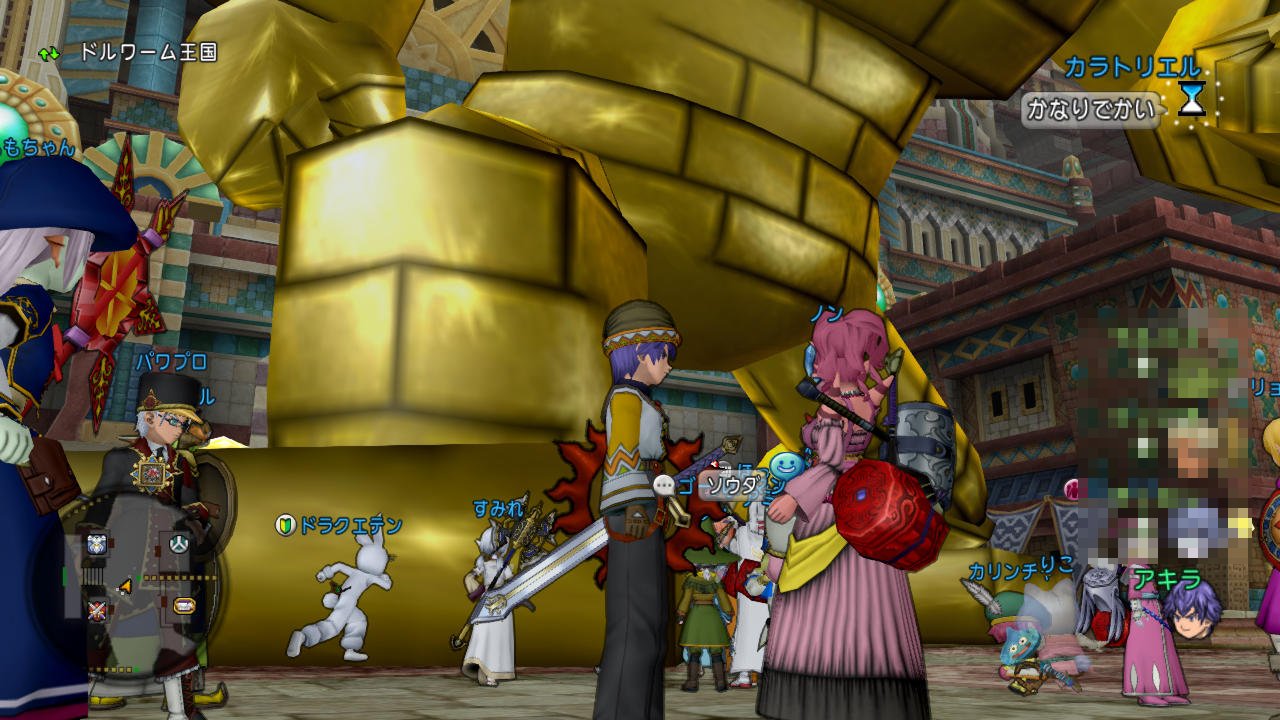Select the カラトリエル player name
1280x720 pixels.
click(x=1131, y=67)
